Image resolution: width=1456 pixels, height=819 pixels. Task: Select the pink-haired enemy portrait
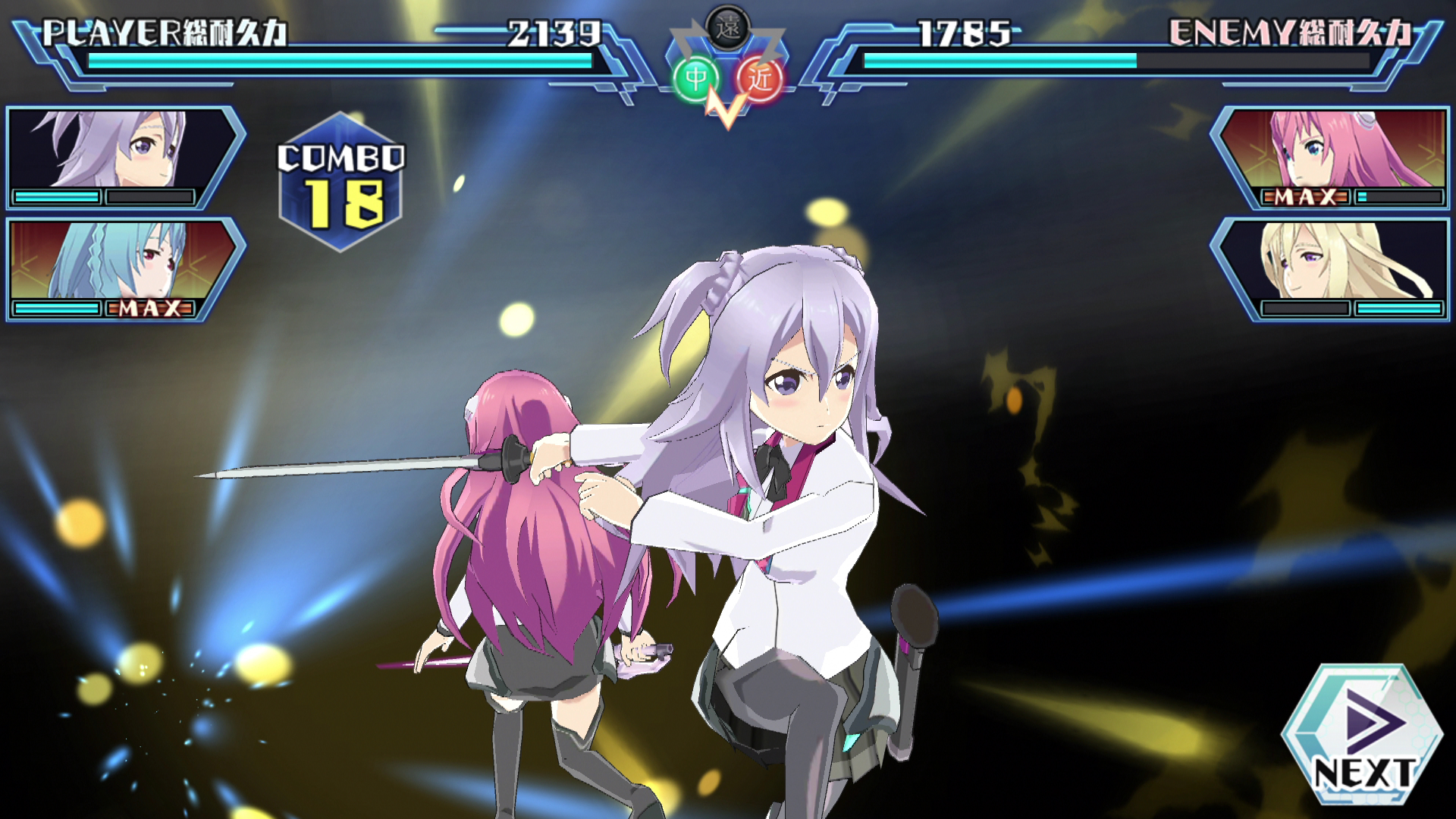click(1342, 148)
